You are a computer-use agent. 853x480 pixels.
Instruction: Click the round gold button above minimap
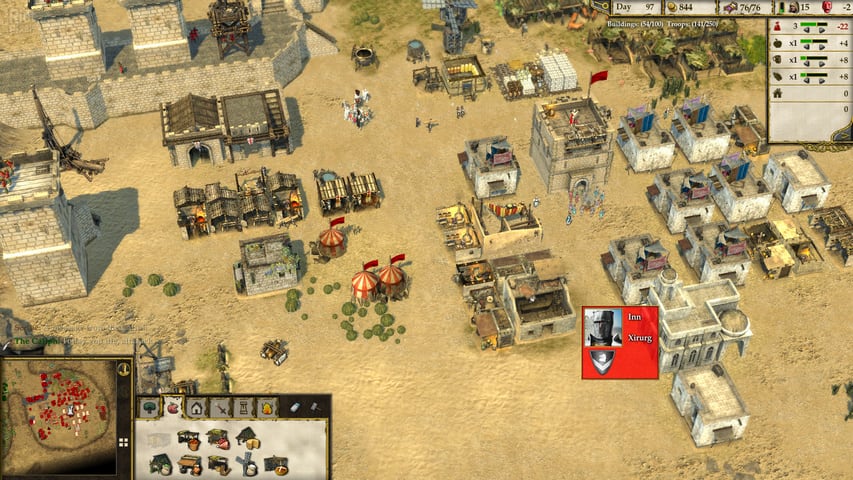123,369
